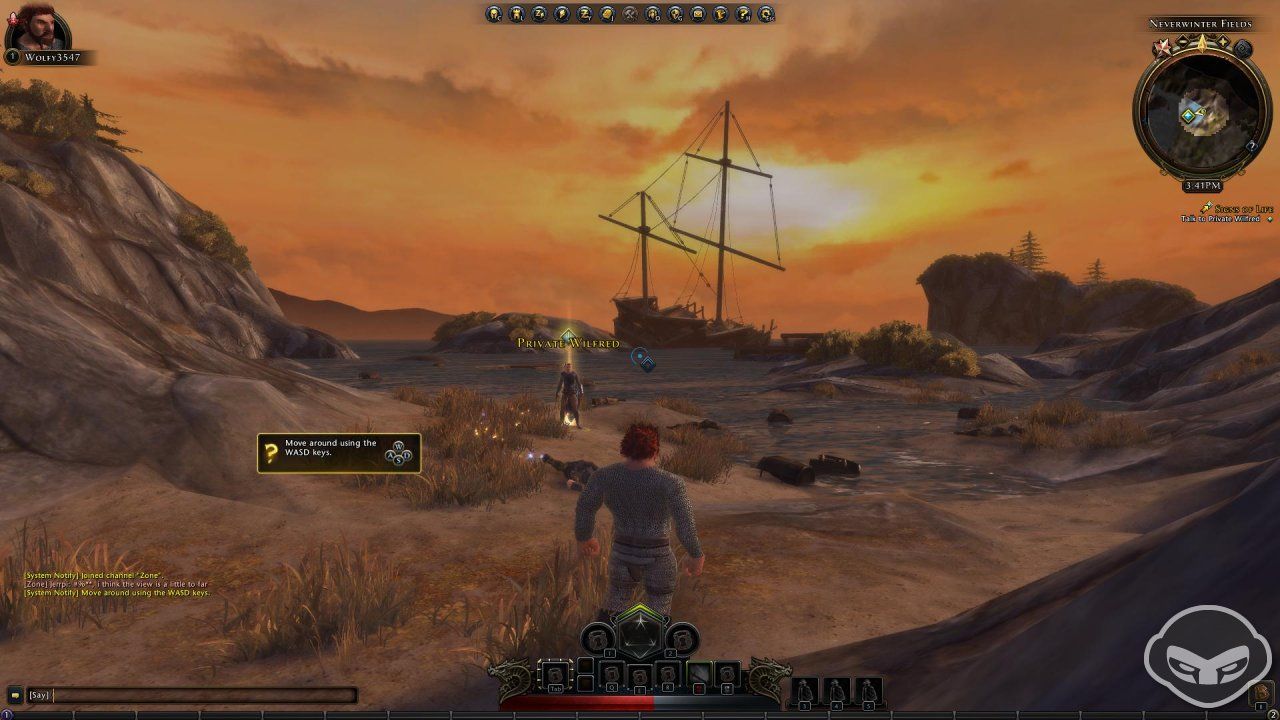This screenshot has height=720, width=1280.
Task: Click the red health bar
Action: (580, 701)
